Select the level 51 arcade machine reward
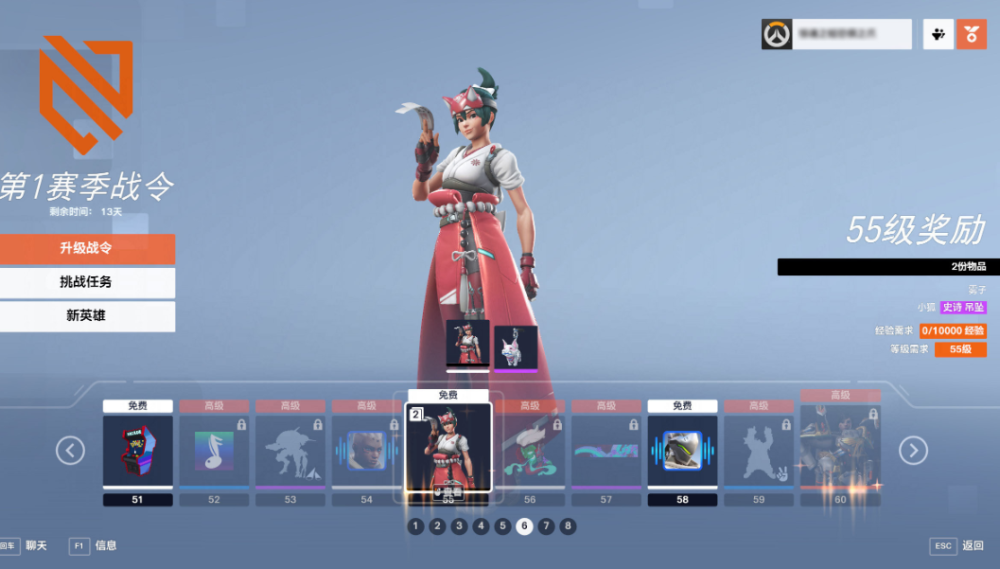This screenshot has height=569, width=1000. click(138, 451)
